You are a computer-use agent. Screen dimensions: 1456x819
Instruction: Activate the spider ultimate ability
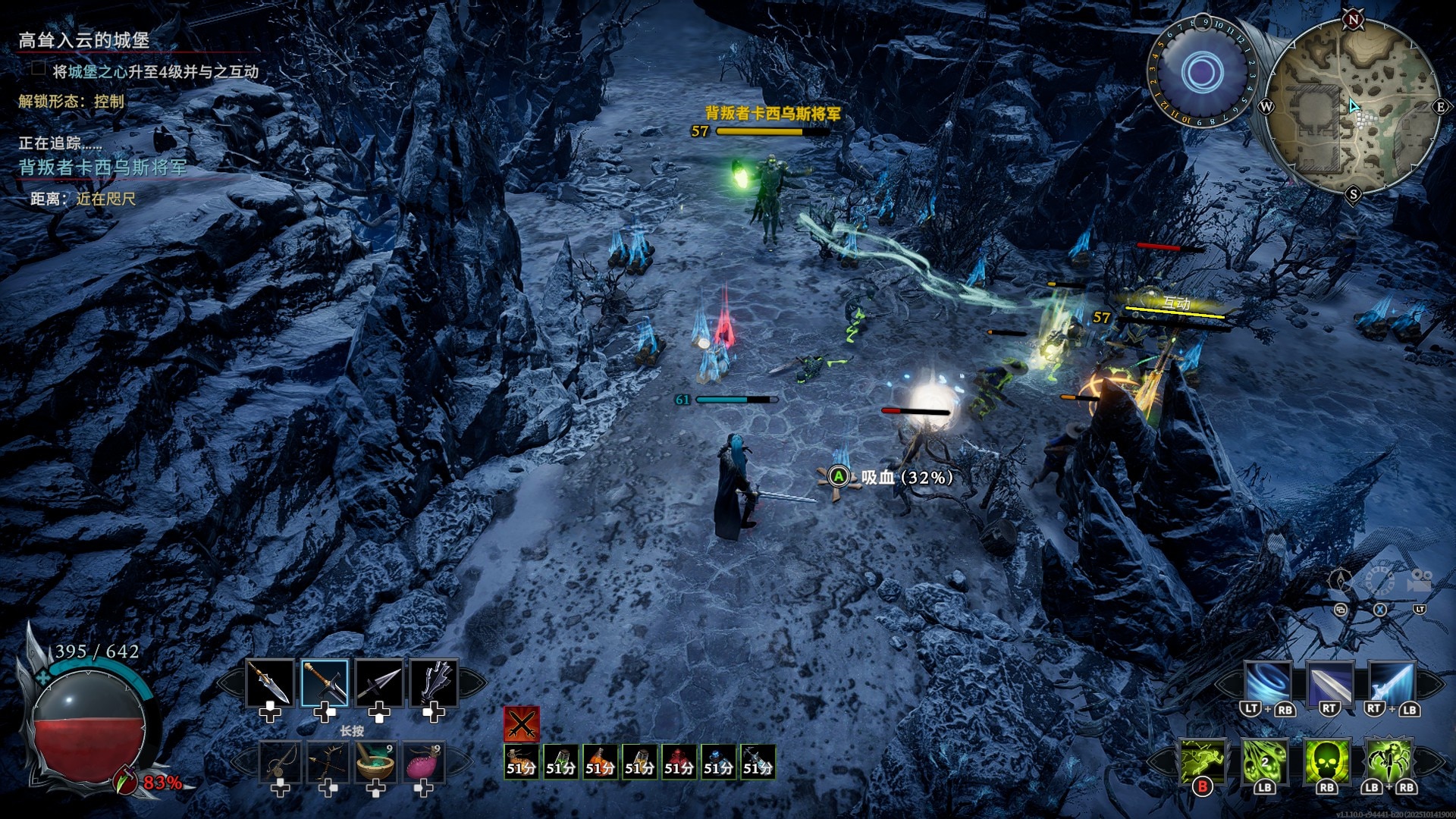tap(1389, 761)
